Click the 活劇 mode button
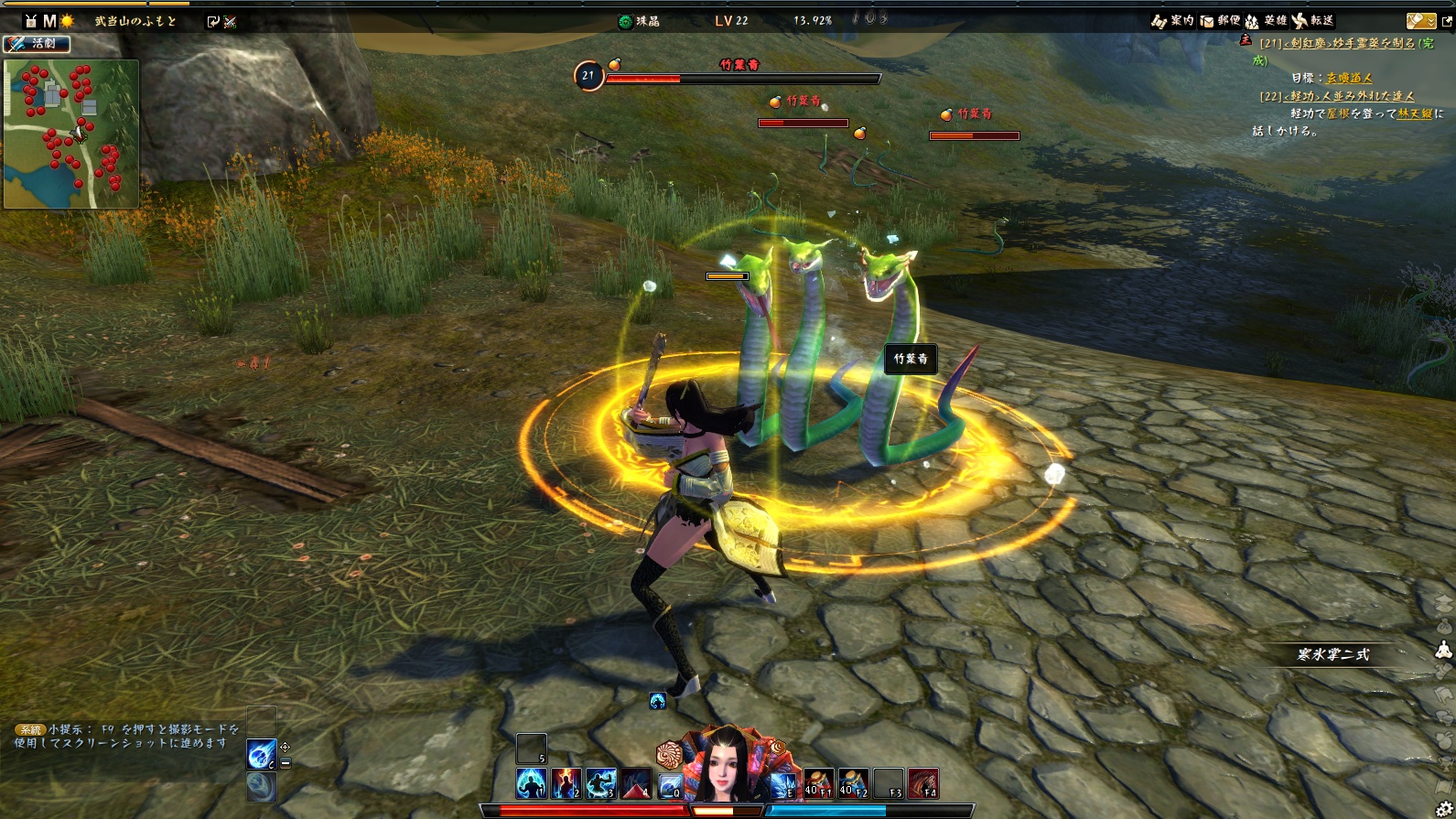 (37, 43)
